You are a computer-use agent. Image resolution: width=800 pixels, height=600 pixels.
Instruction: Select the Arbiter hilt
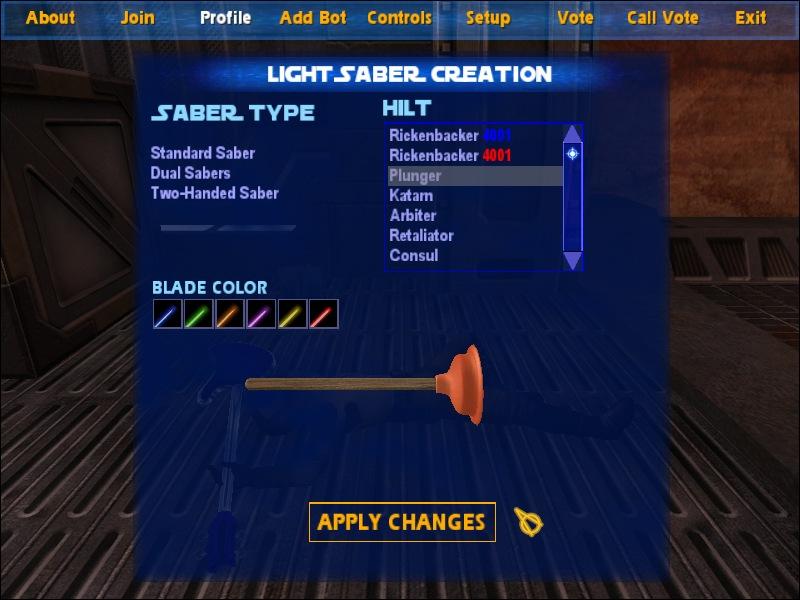click(x=413, y=216)
